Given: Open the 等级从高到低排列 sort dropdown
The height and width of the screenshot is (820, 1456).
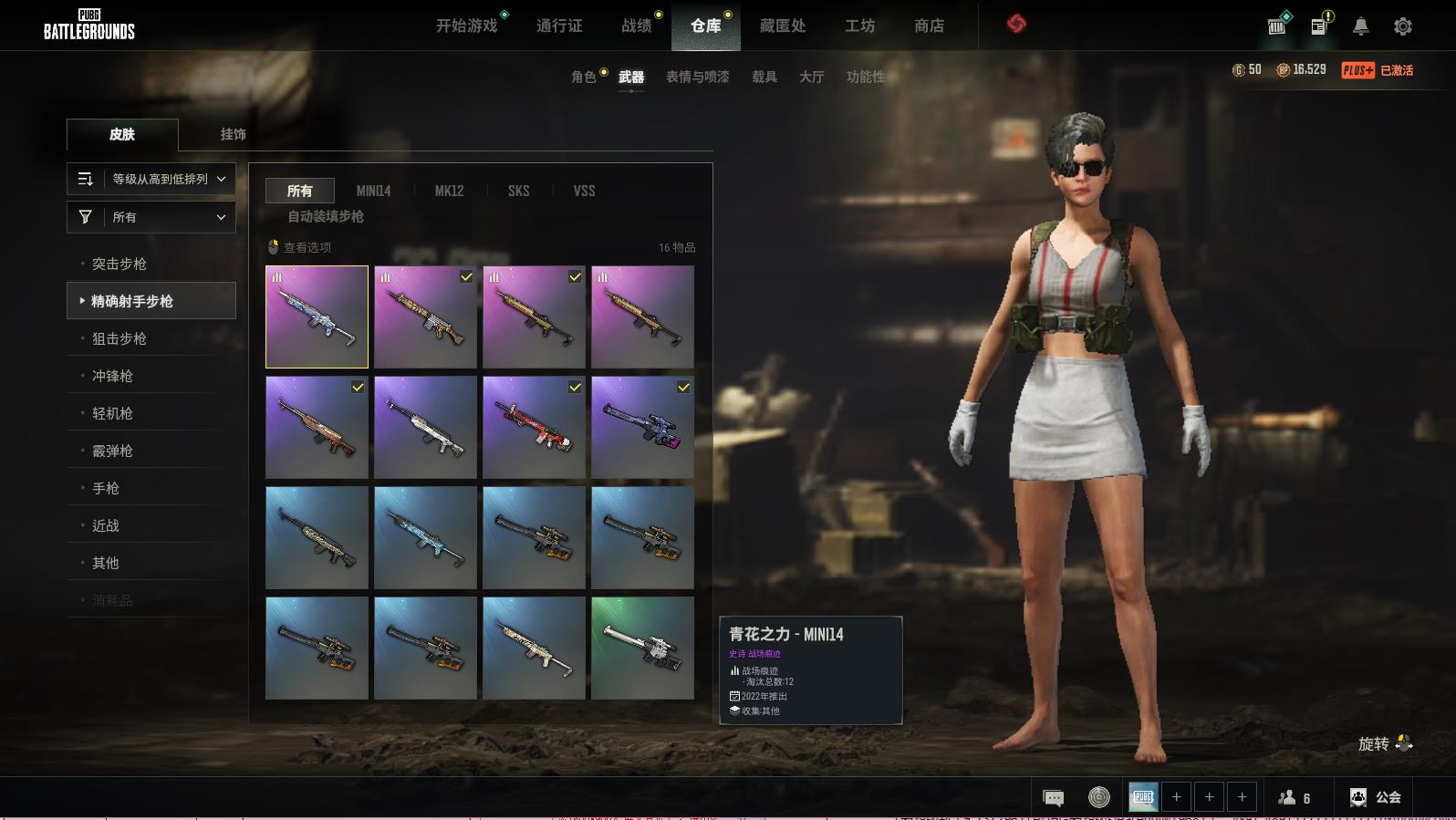Looking at the screenshot, I should [x=151, y=179].
